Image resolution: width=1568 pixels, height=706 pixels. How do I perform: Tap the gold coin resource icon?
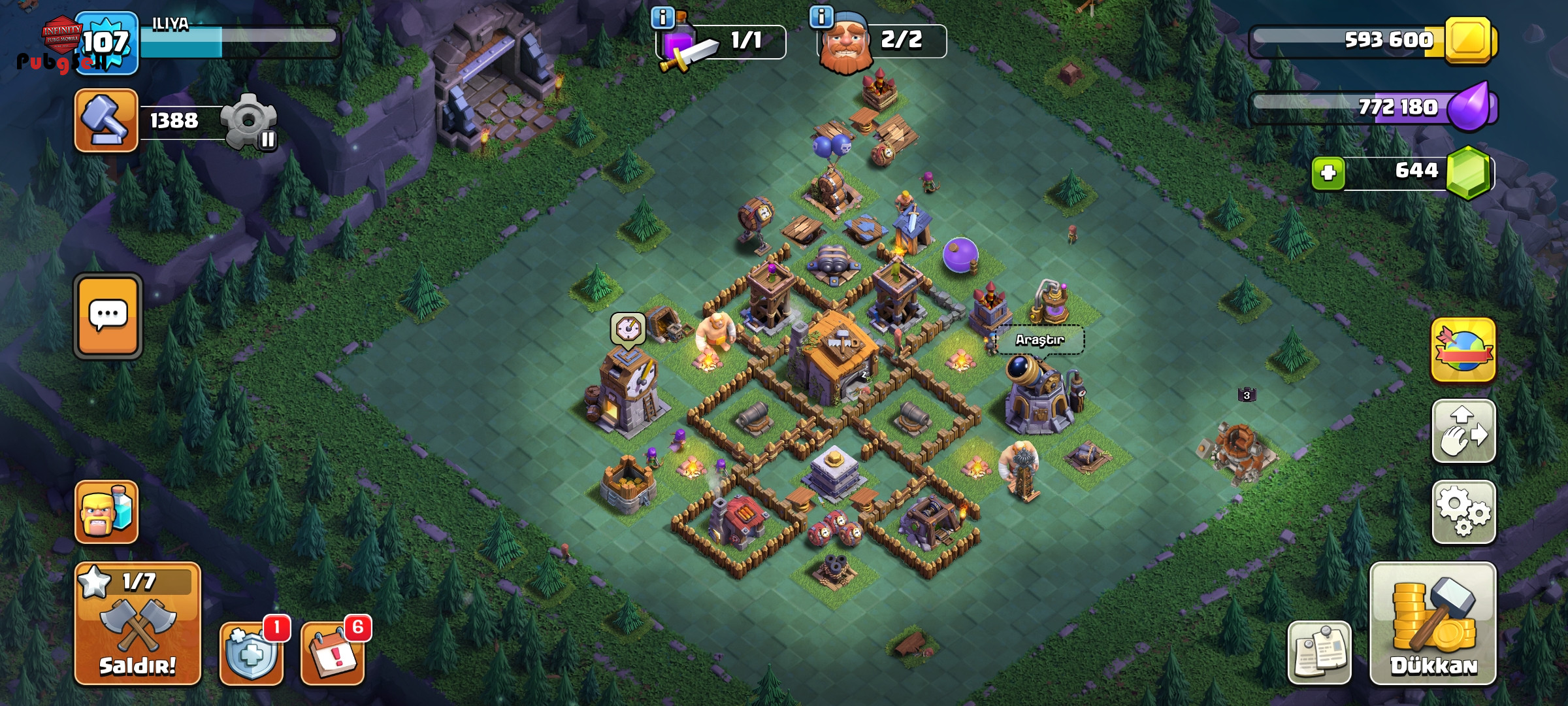1470,41
